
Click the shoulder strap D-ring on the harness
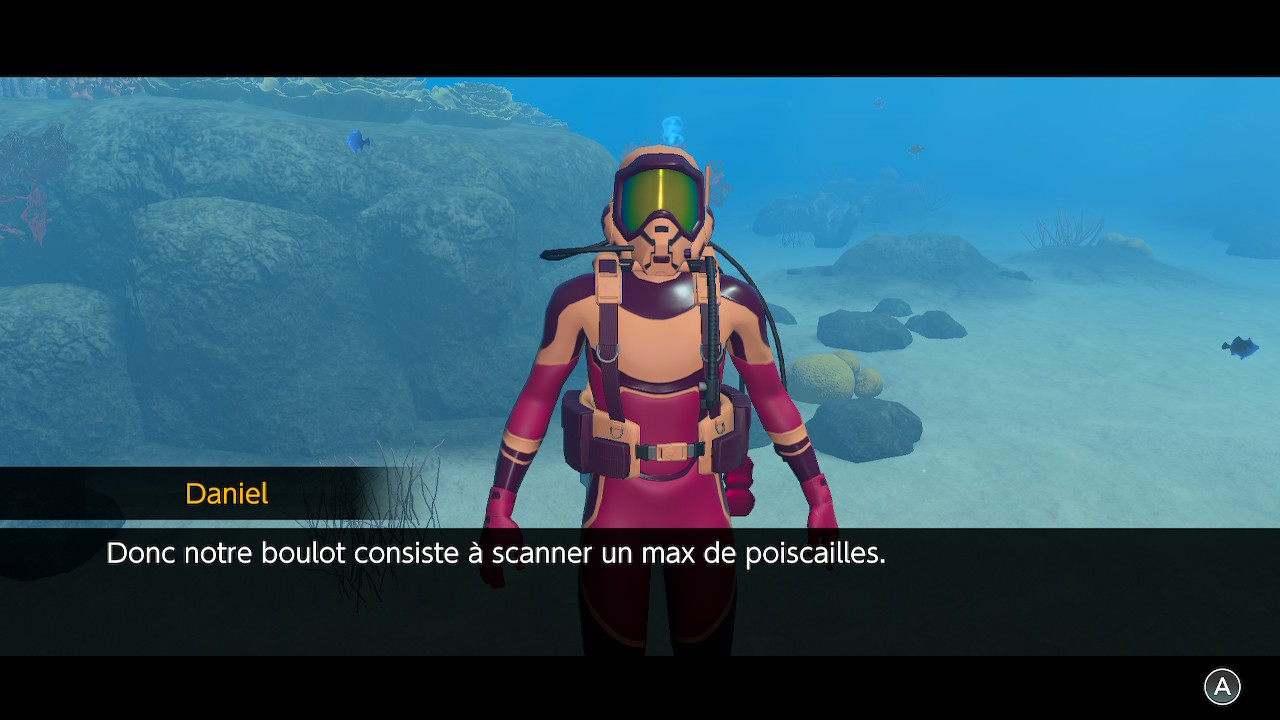[x=608, y=354]
